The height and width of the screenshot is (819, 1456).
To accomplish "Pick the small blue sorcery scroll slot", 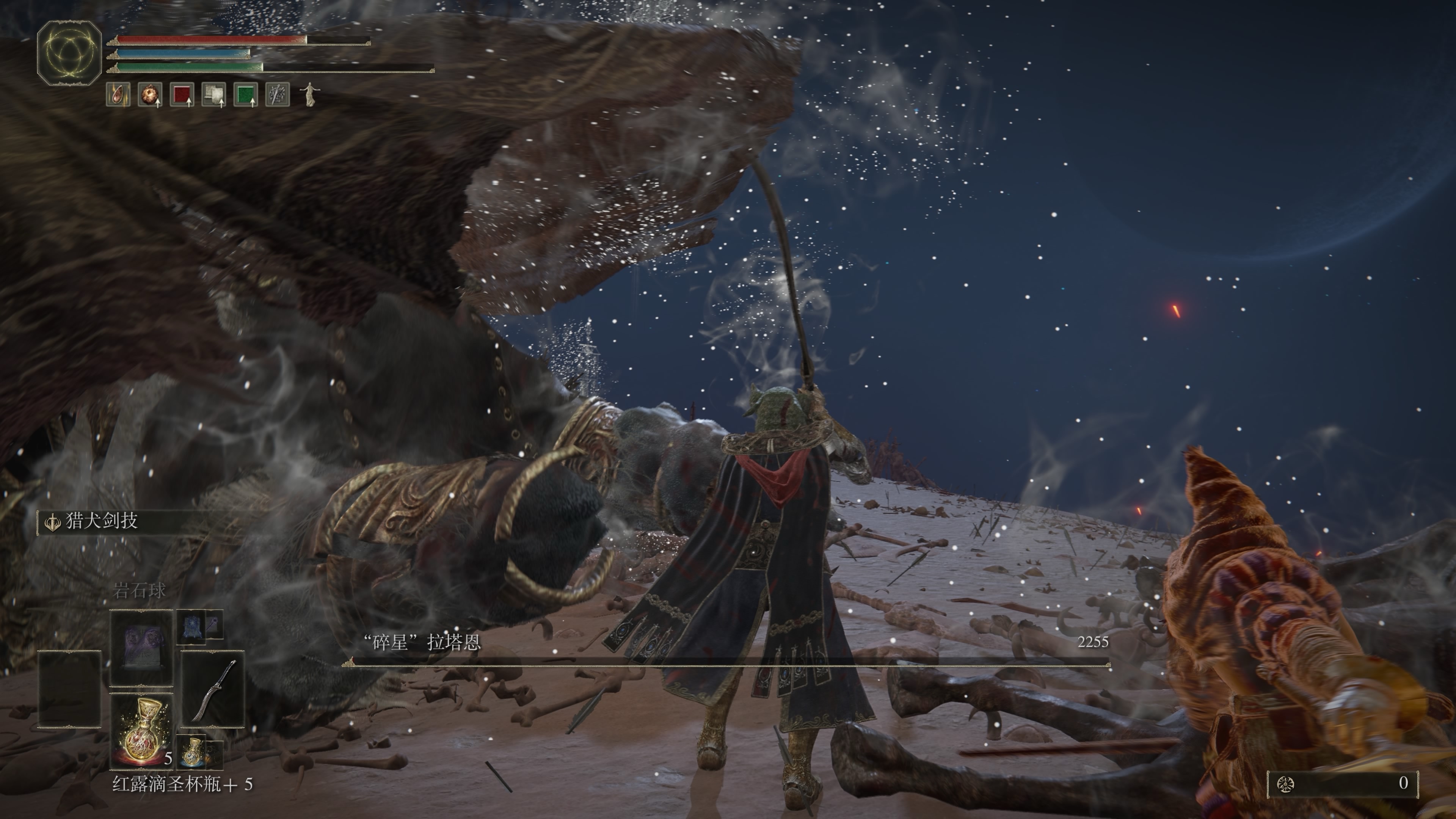I will 190,626.
